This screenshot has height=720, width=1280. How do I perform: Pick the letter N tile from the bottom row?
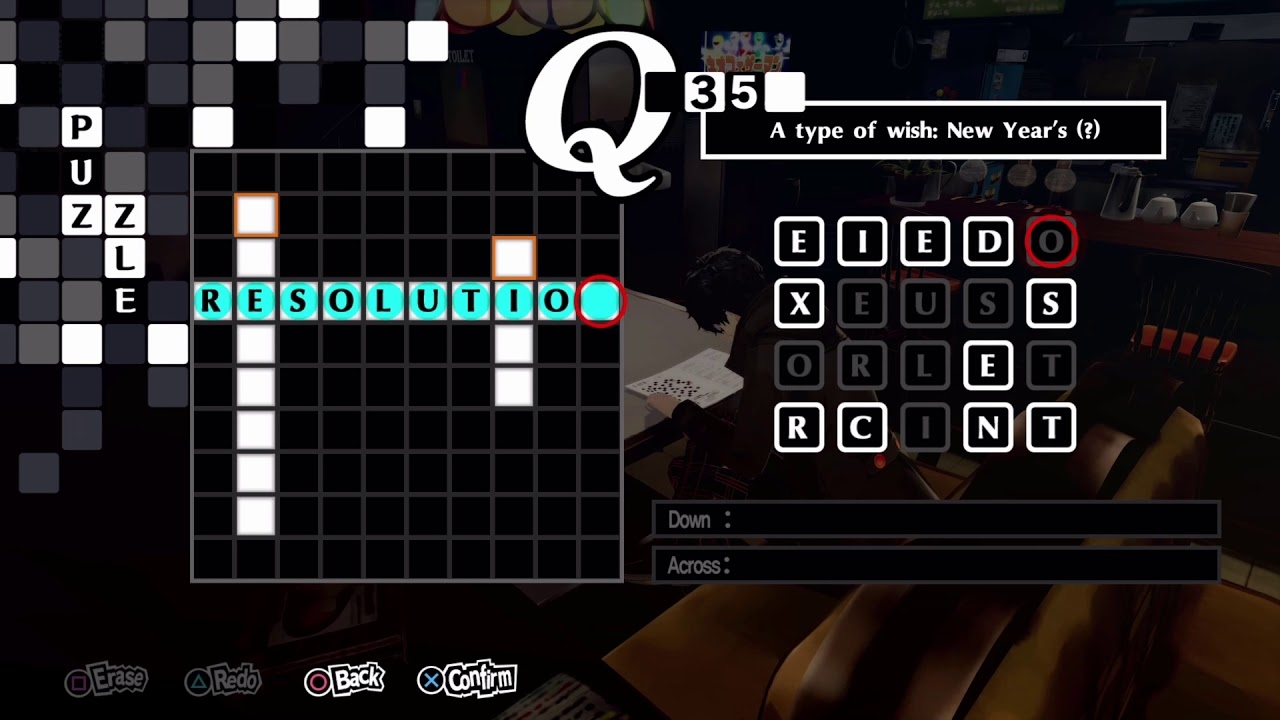[x=987, y=428]
